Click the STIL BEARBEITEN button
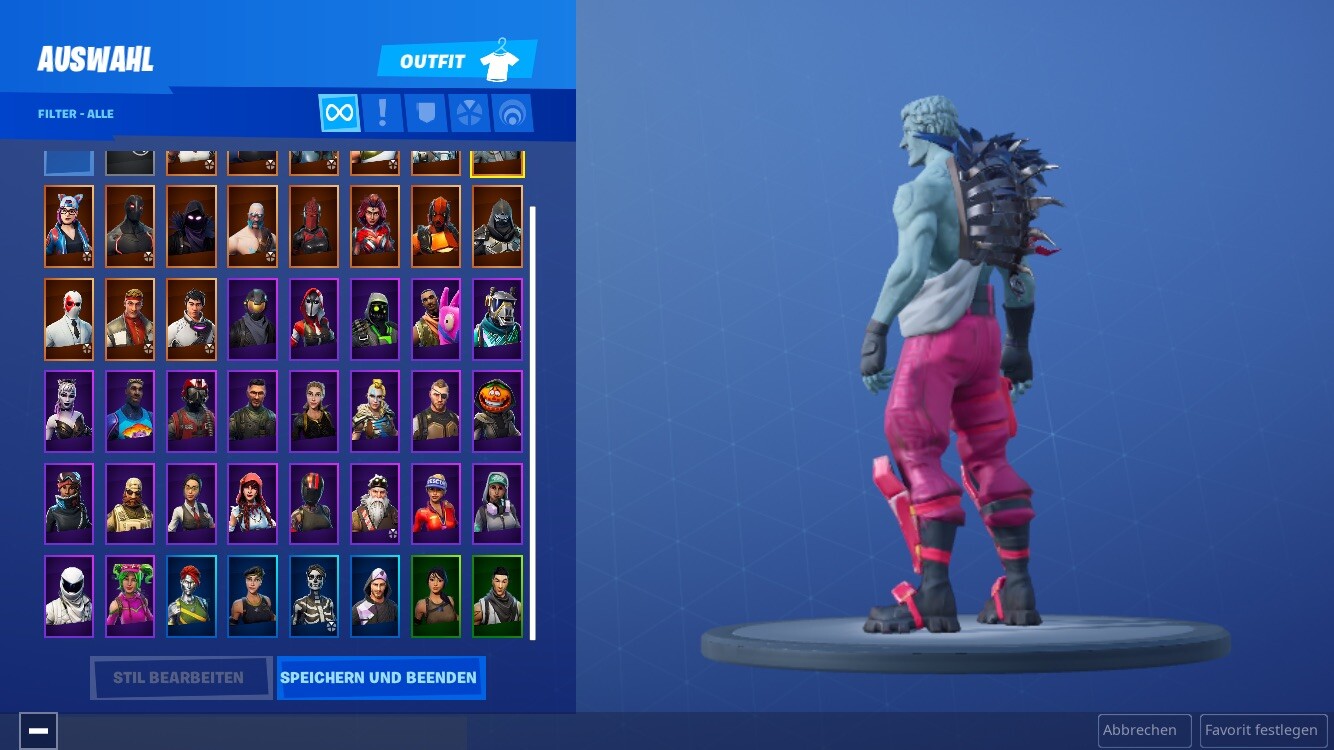1334x750 pixels. coord(181,677)
